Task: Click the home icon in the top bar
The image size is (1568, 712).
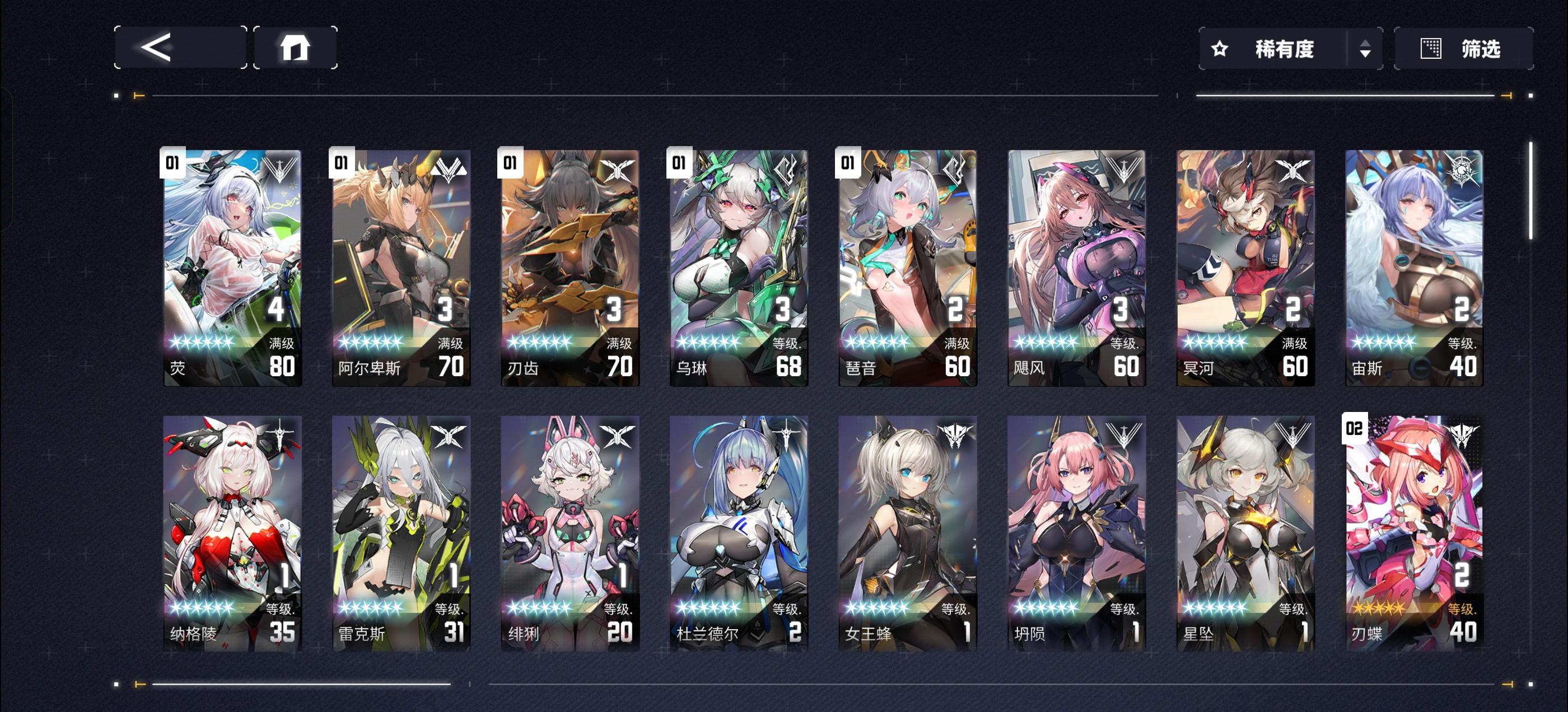Action: (296, 48)
